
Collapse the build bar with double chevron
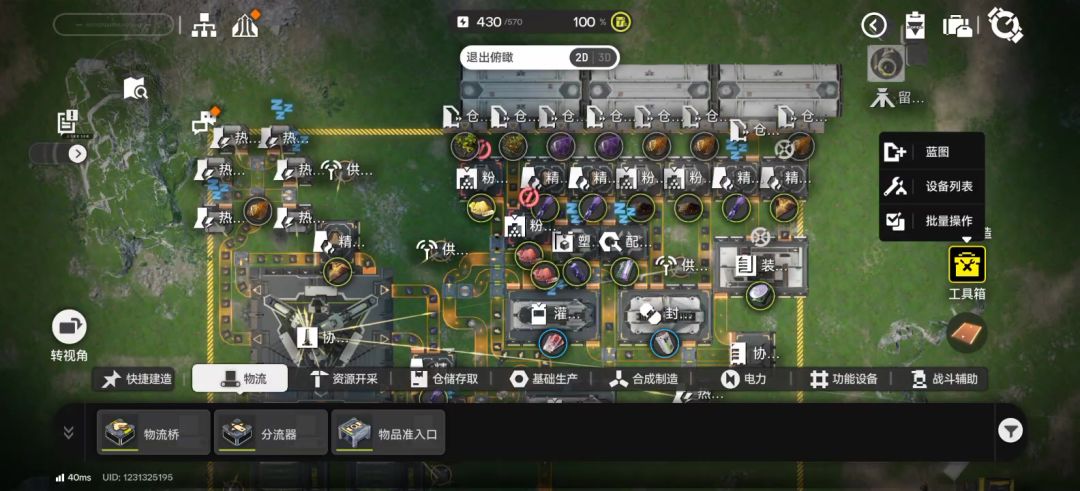coord(69,432)
